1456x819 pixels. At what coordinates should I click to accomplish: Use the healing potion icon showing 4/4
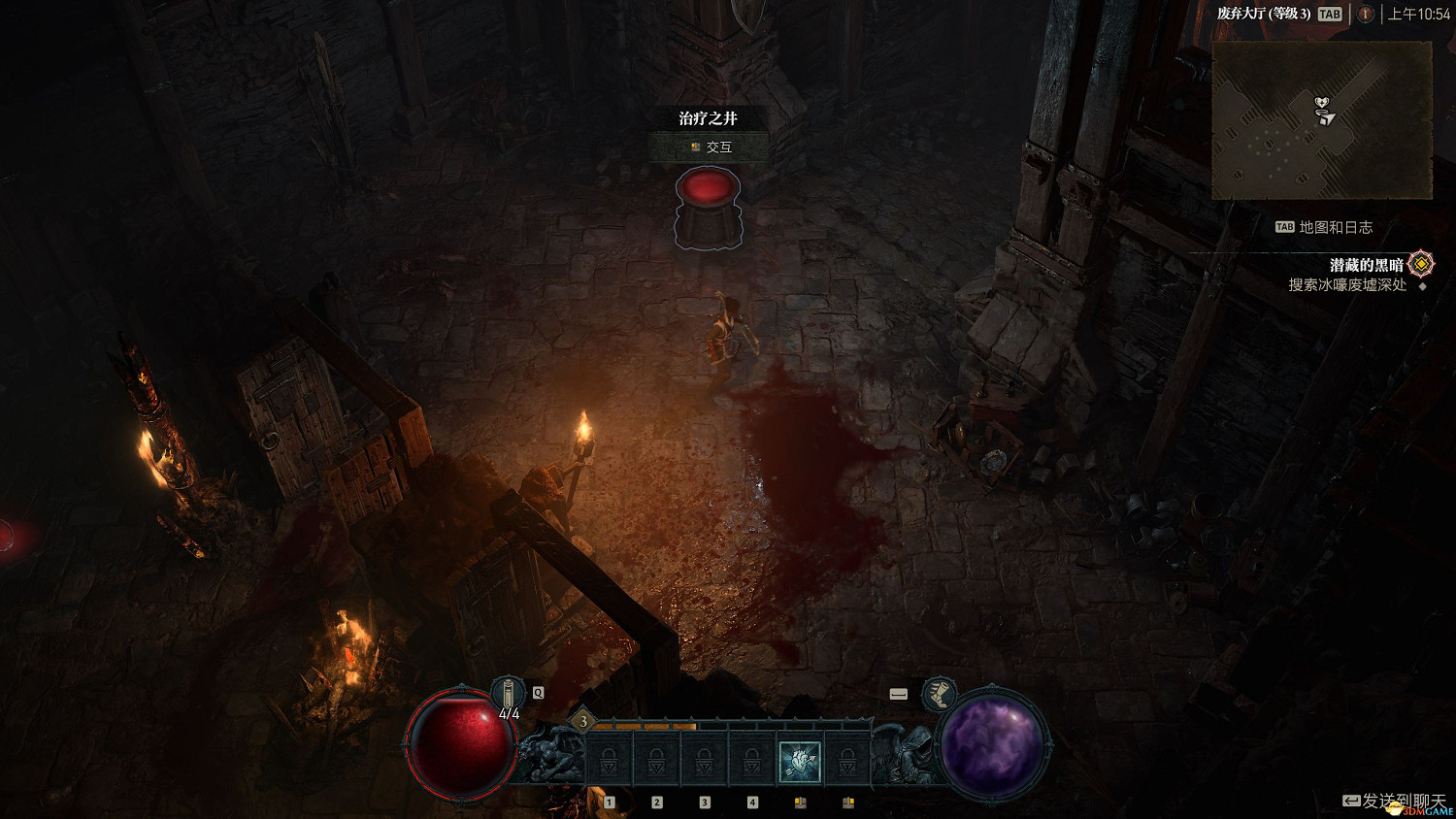pyautogui.click(x=508, y=695)
